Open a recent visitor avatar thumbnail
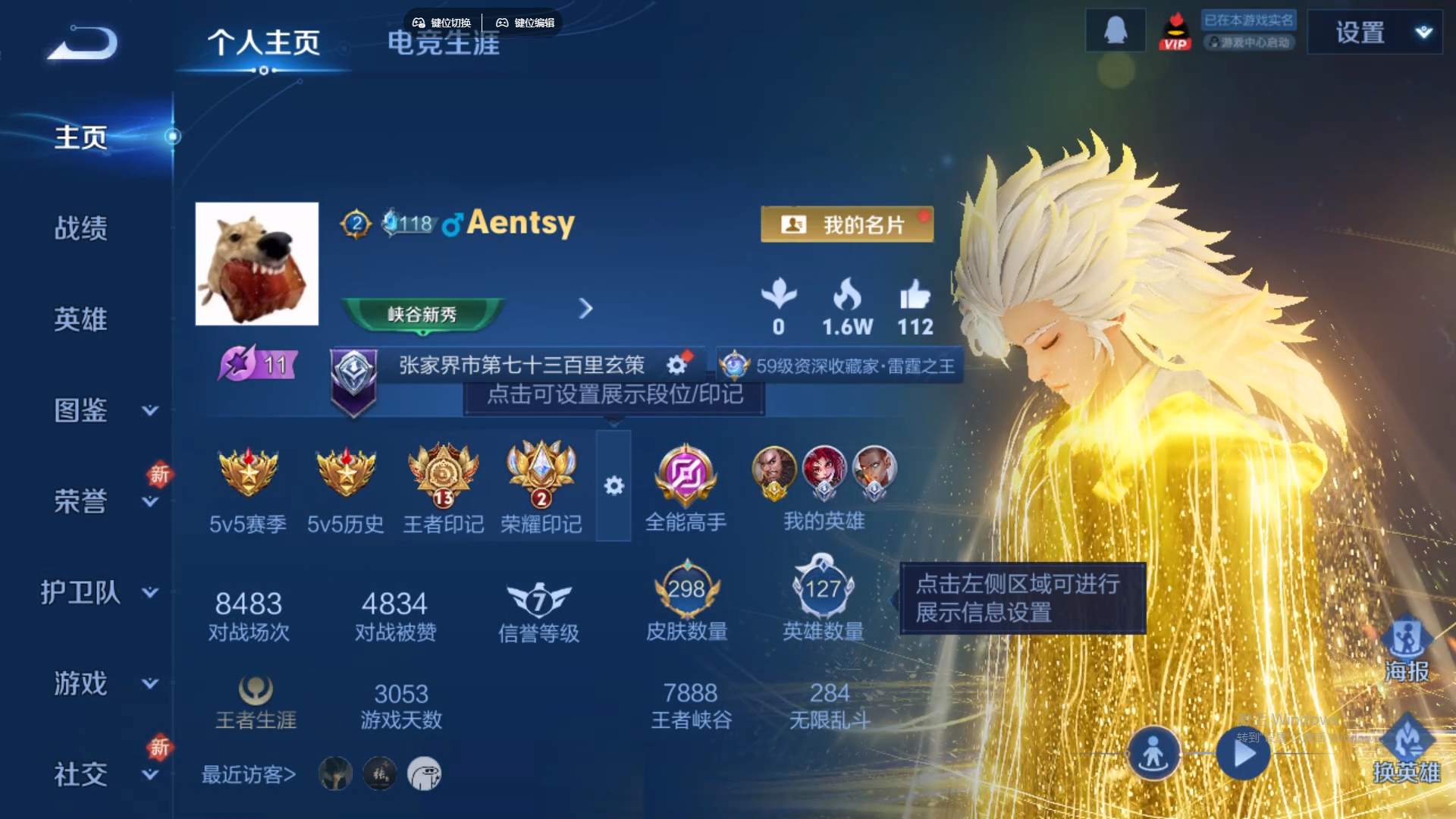 (x=334, y=772)
